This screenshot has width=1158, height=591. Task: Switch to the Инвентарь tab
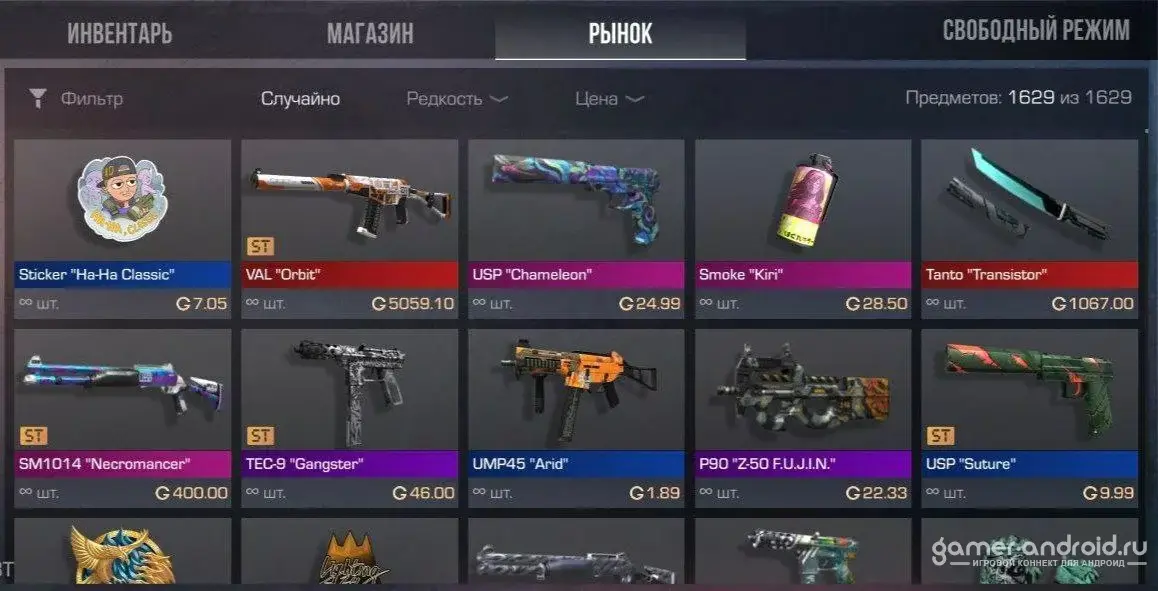point(120,33)
